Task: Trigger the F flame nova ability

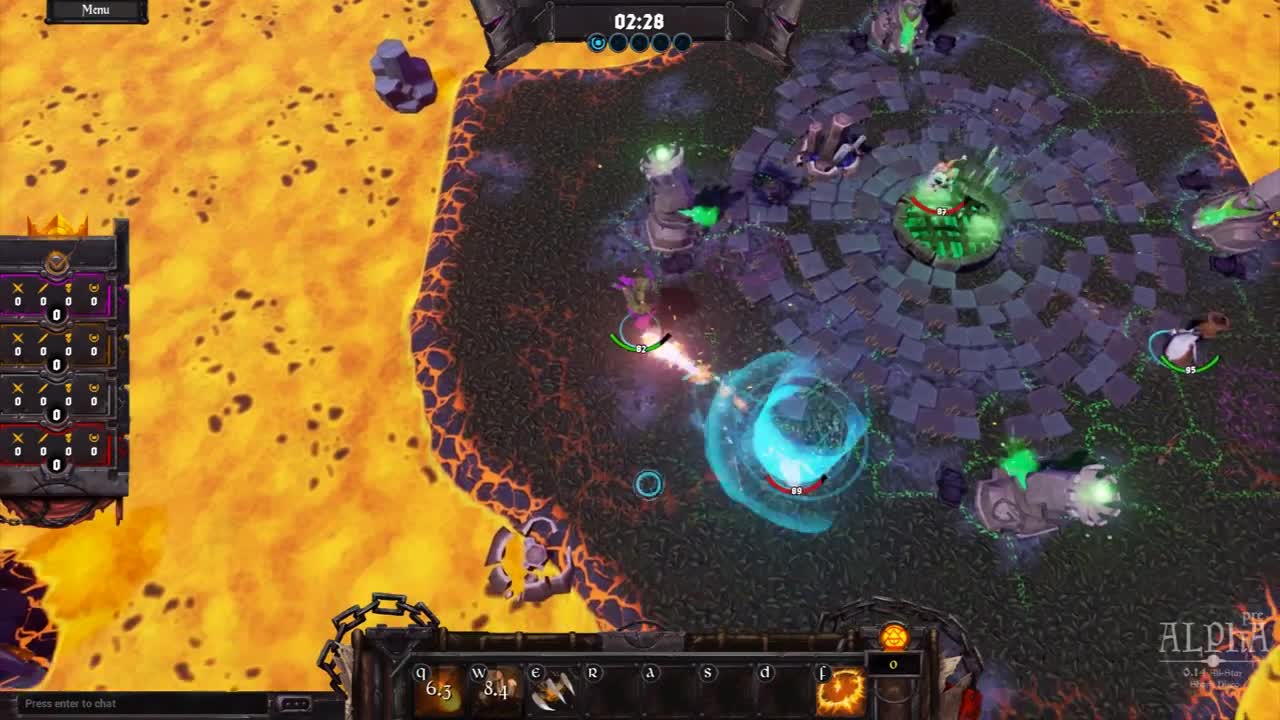Action: [839, 690]
